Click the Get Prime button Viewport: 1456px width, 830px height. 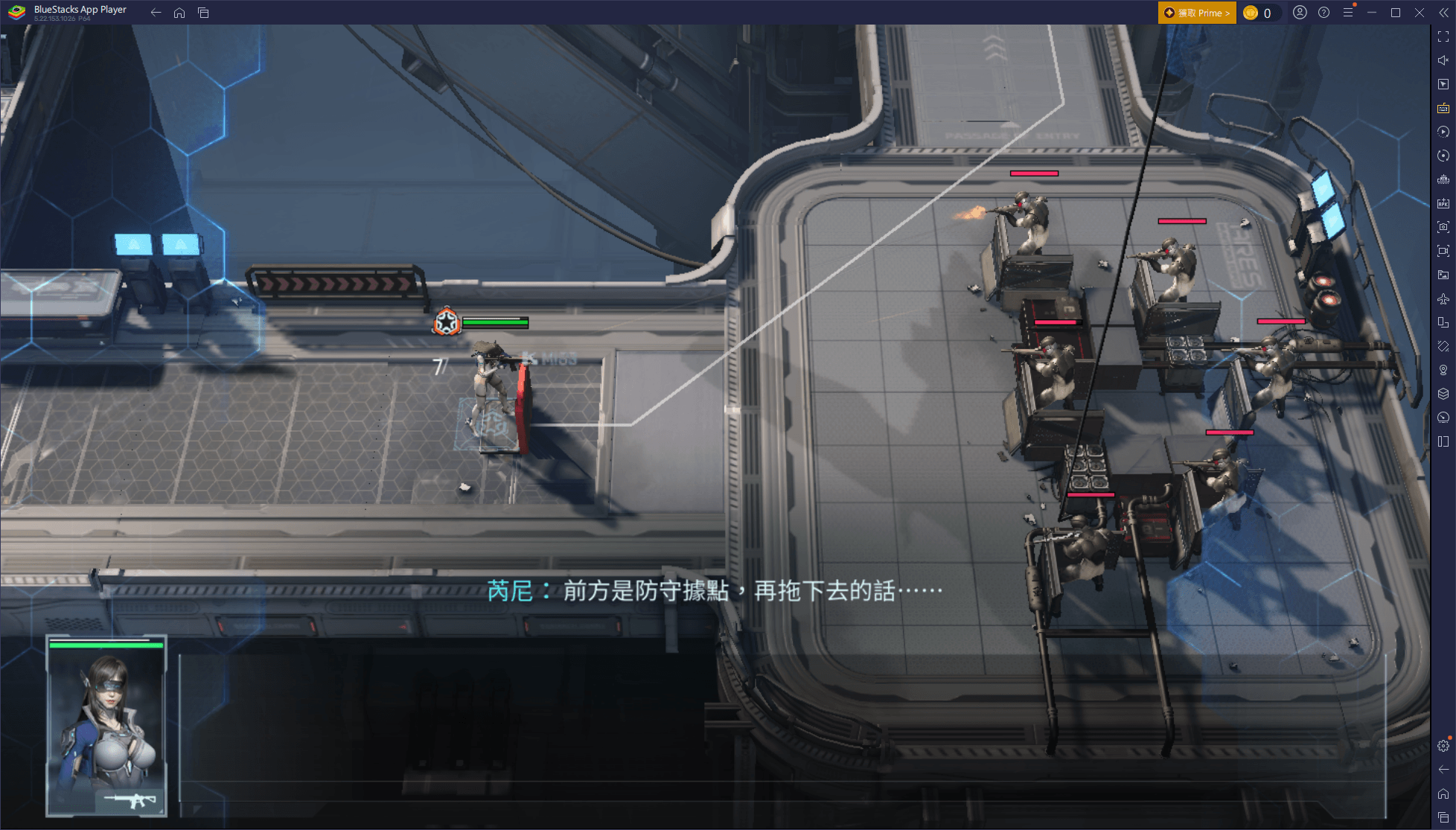click(x=1196, y=13)
